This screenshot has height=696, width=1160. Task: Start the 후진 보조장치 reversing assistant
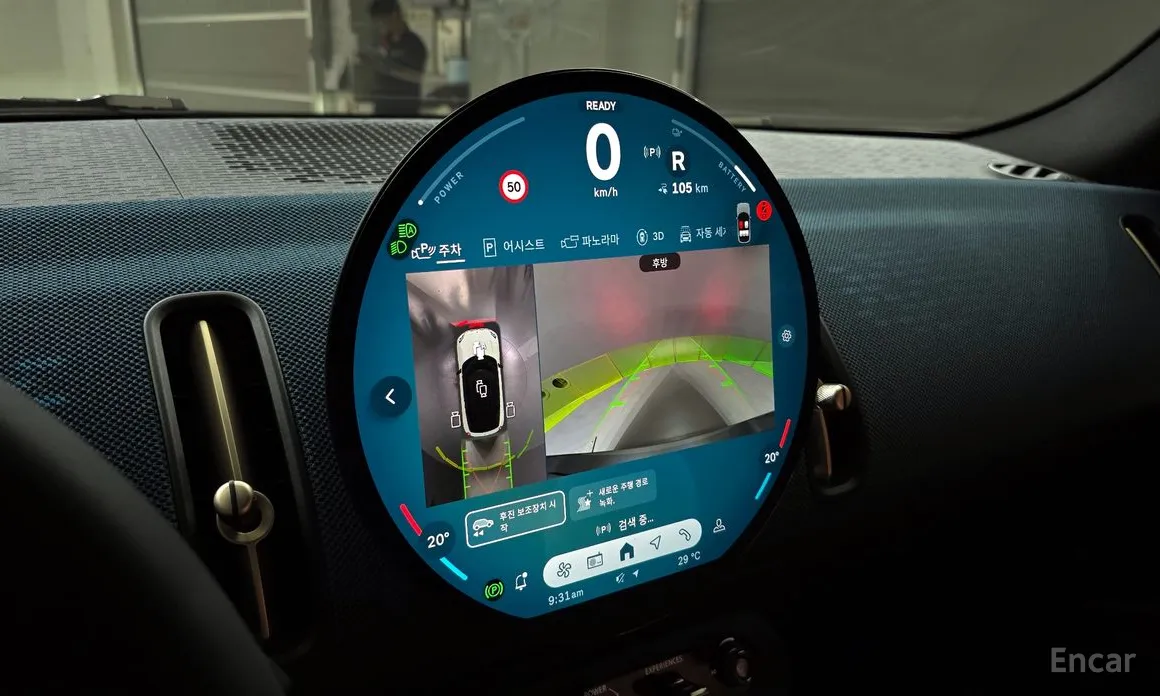(508, 520)
